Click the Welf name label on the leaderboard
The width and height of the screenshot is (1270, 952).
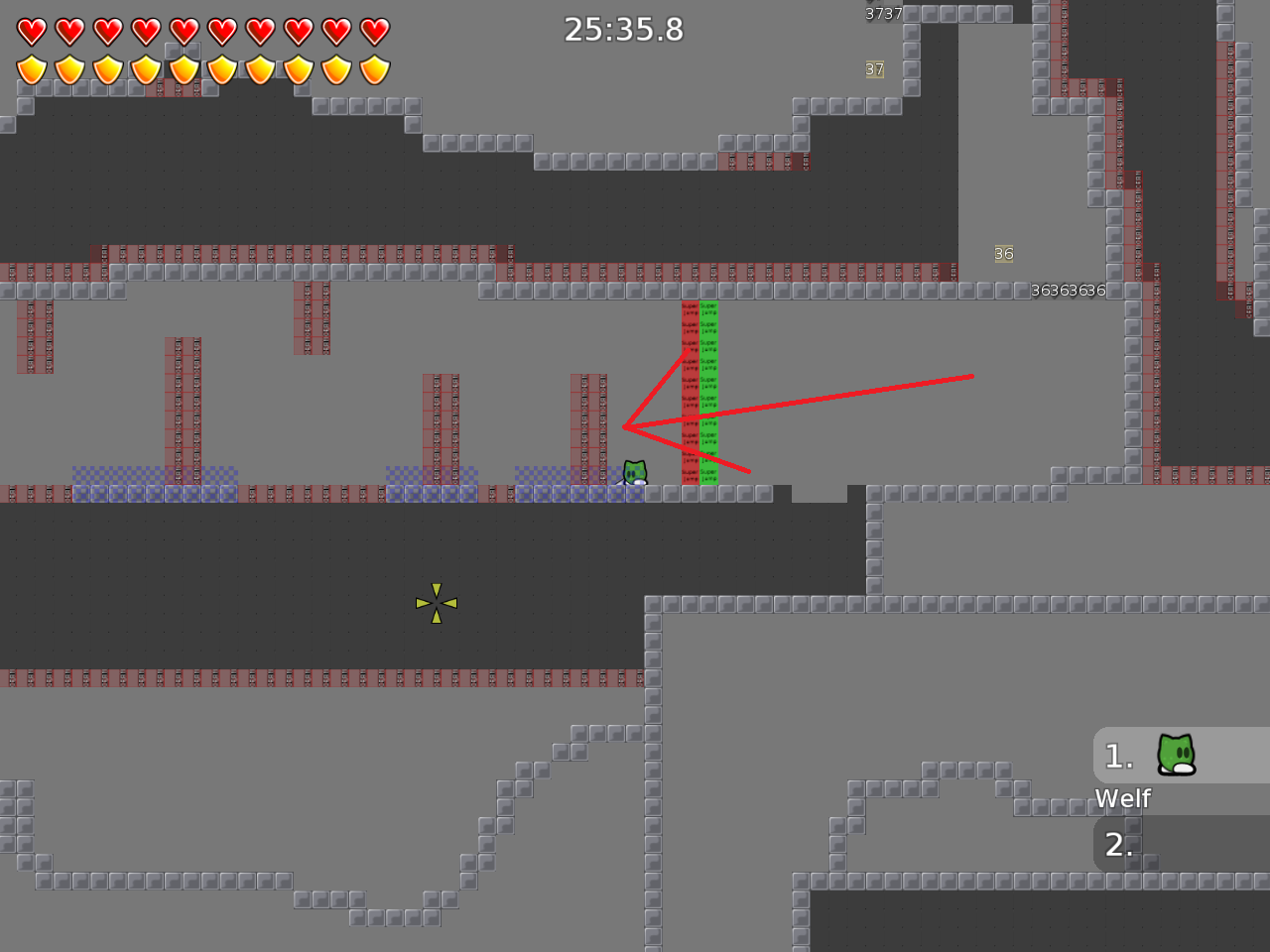(1123, 798)
